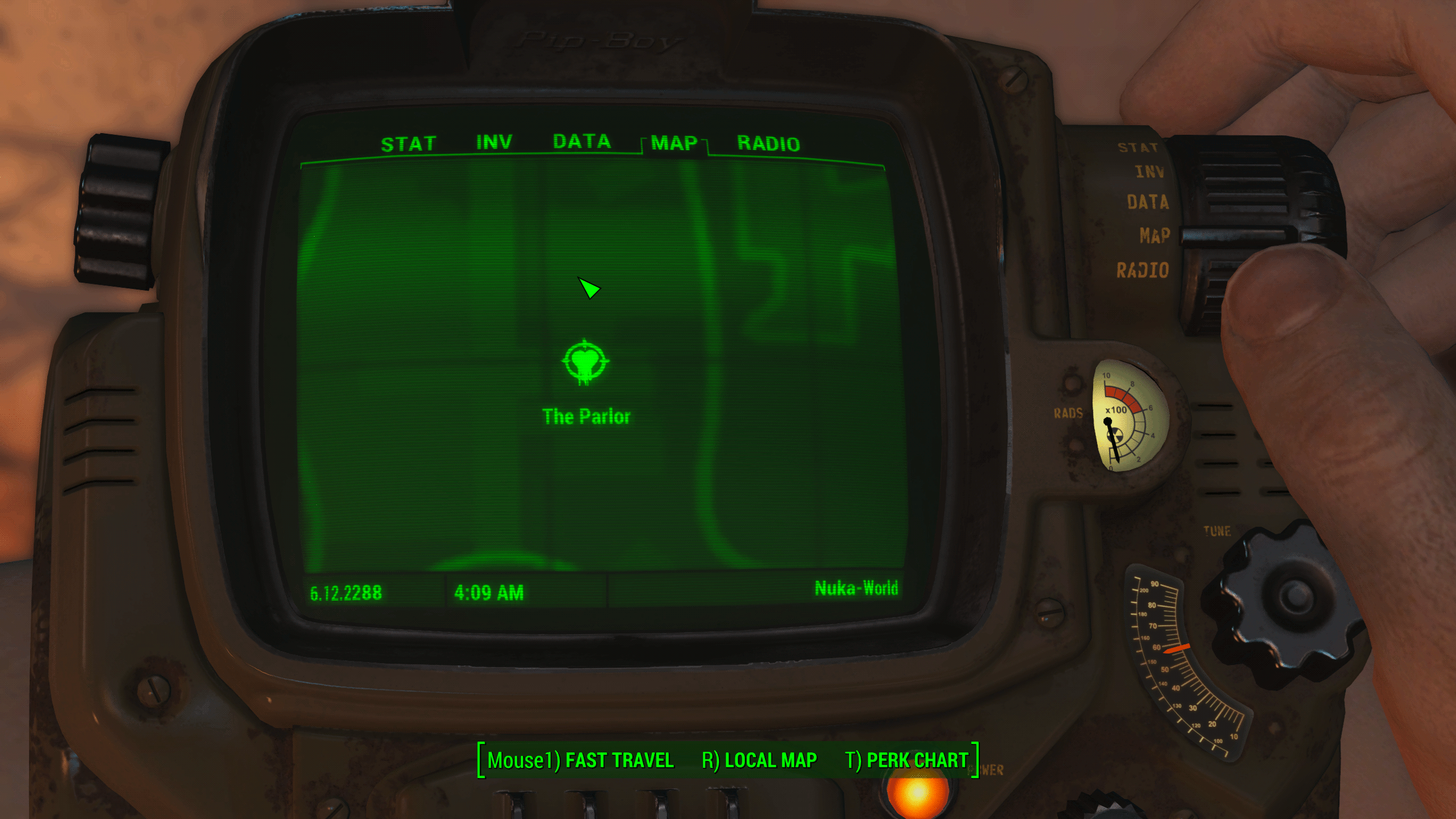Show the DATA tab
The width and height of the screenshot is (1456, 819).
pos(581,142)
